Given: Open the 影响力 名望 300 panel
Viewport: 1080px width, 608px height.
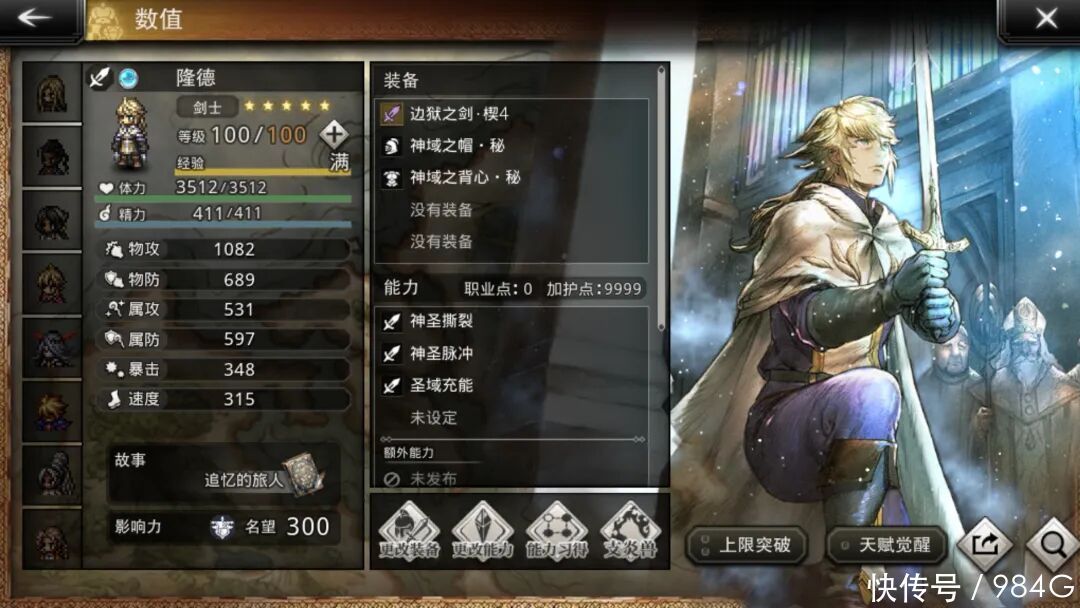Looking at the screenshot, I should click(225, 527).
